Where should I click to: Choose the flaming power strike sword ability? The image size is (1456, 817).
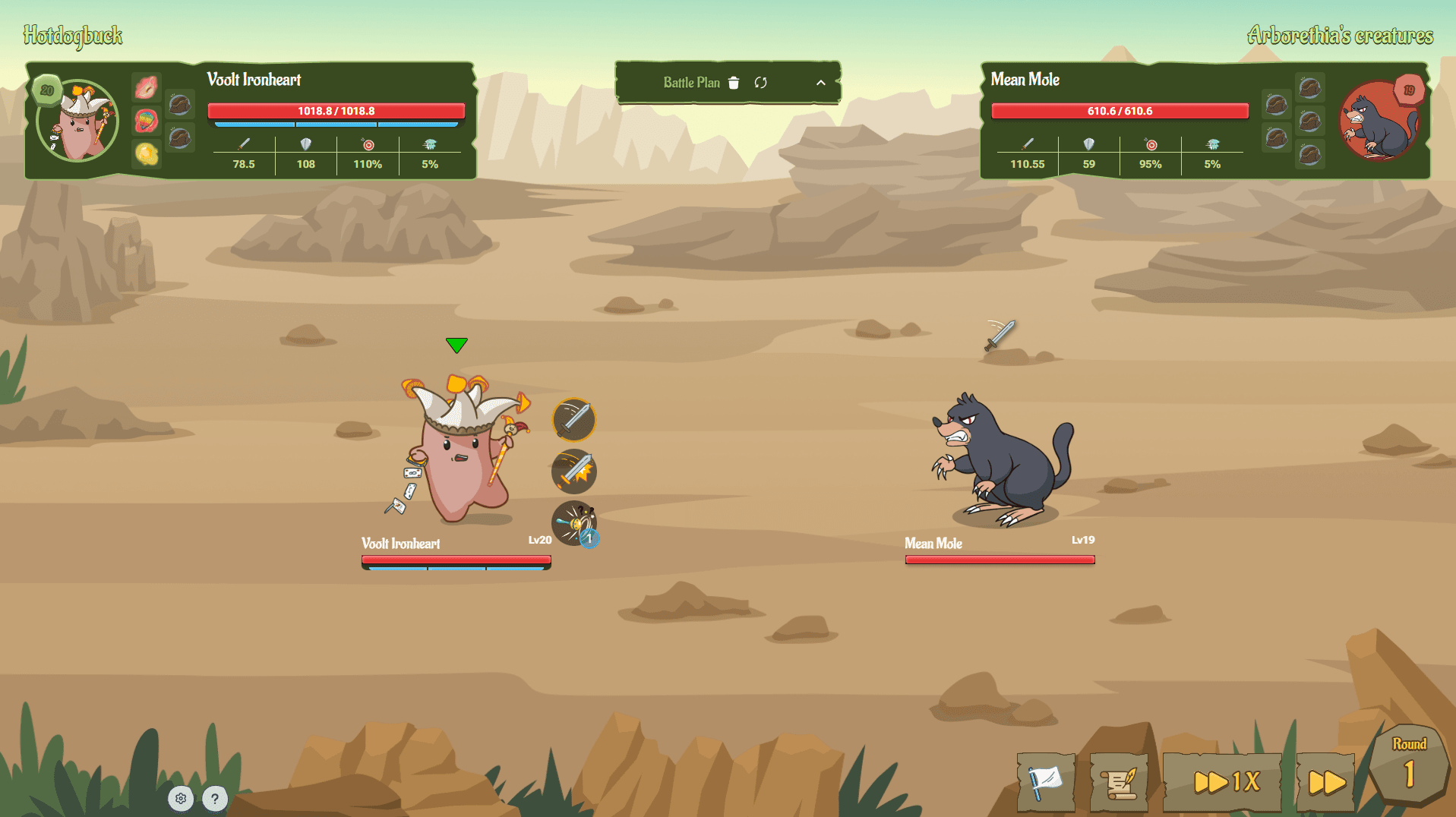click(x=573, y=471)
